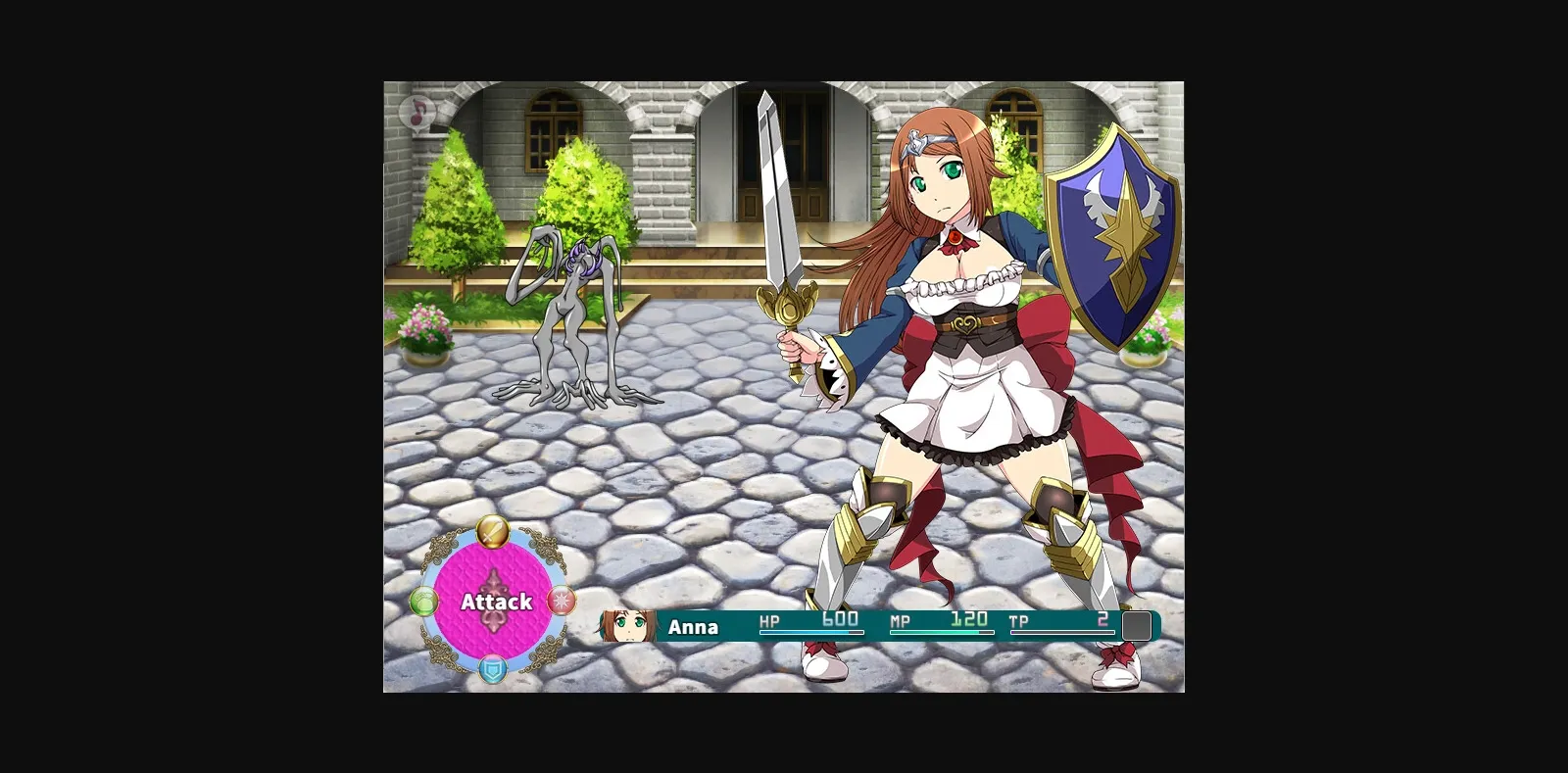Click the Anna name label
Viewport: 1568px width, 773px height.
pyautogui.click(x=695, y=626)
